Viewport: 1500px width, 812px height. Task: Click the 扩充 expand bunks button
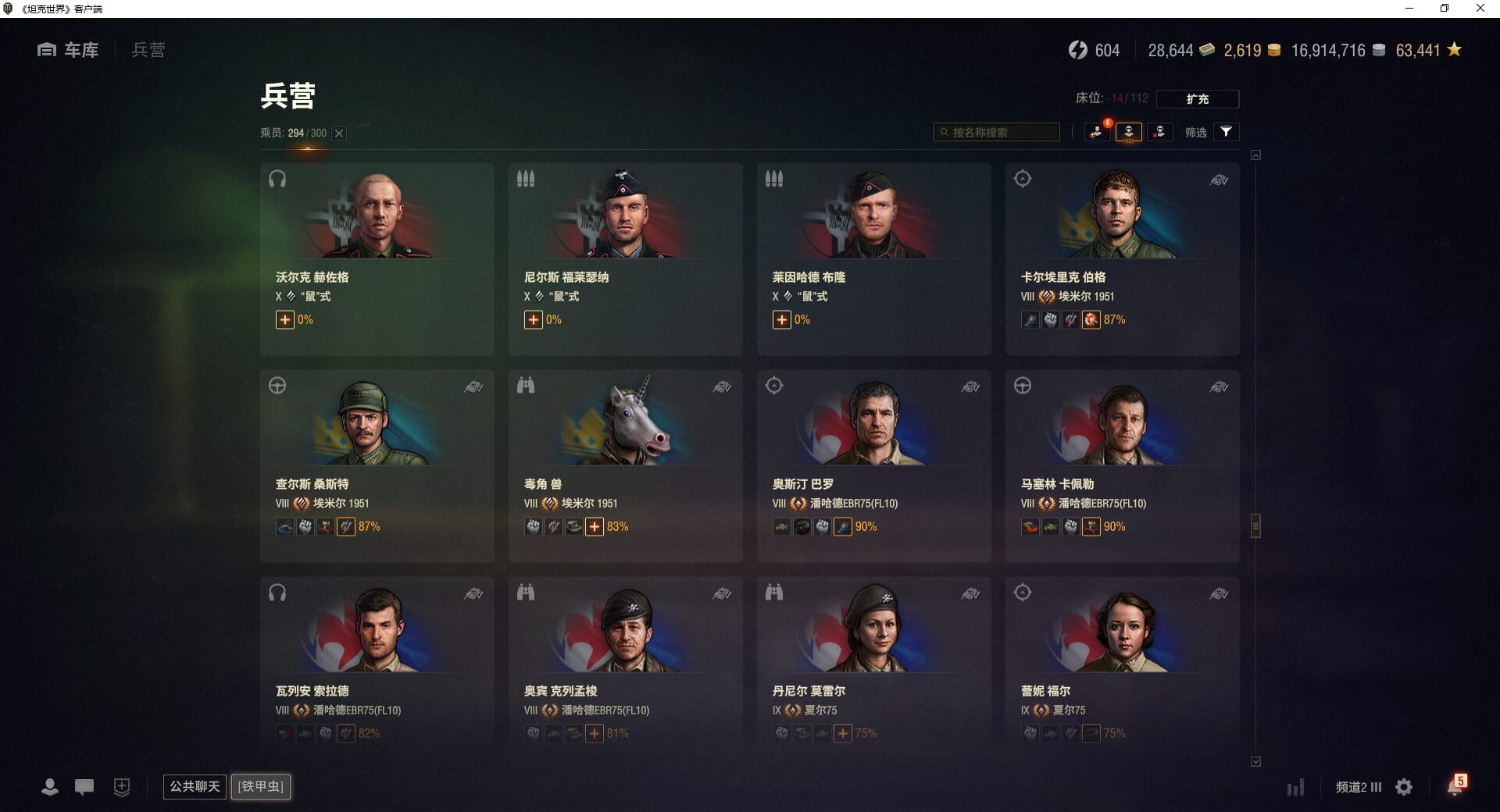[x=1197, y=99]
